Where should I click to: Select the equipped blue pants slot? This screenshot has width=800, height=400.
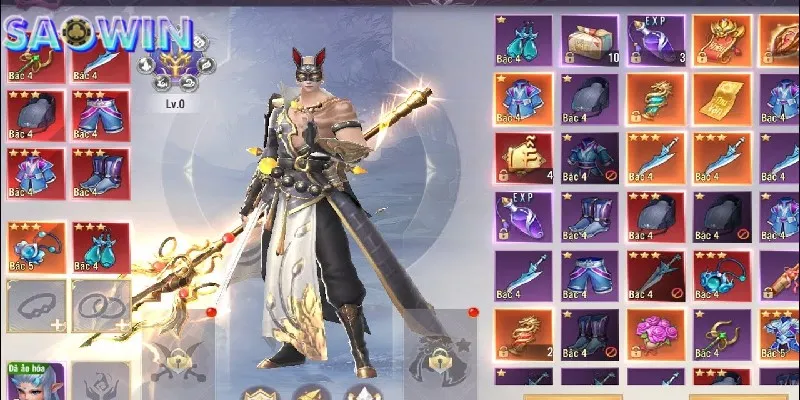point(99,114)
